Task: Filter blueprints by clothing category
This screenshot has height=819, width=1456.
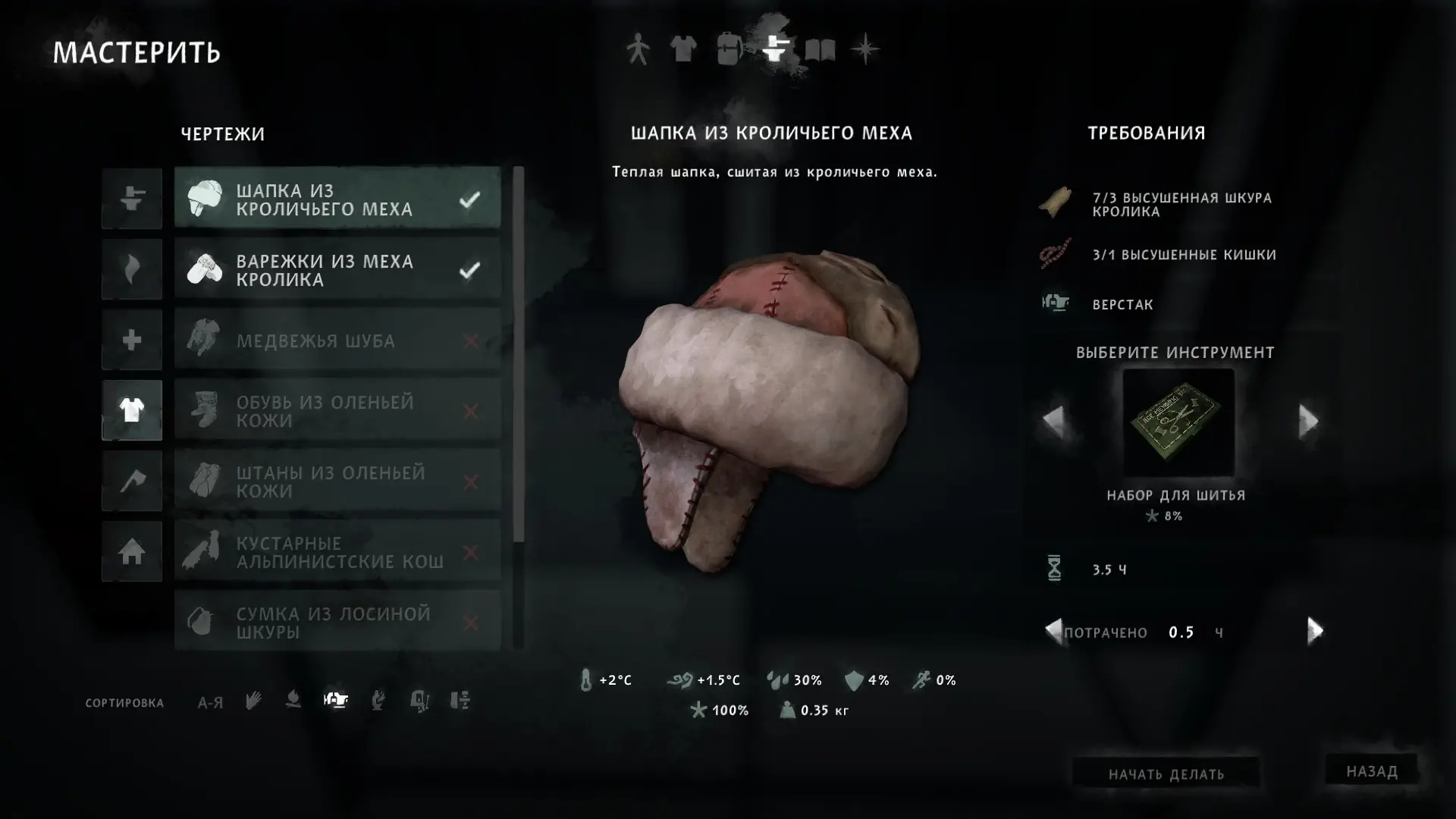Action: [x=132, y=410]
